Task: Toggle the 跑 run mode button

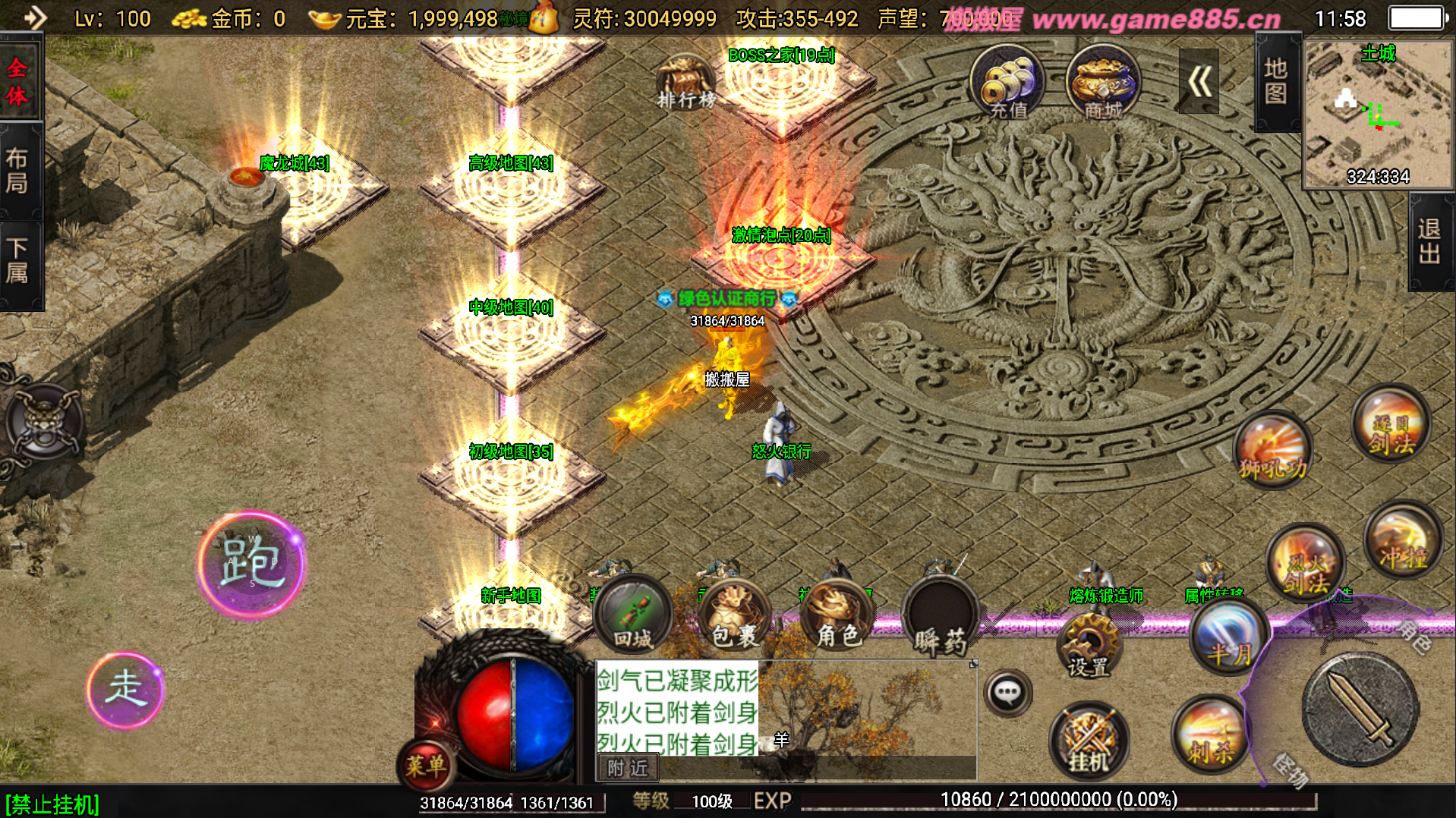Action: [x=251, y=564]
